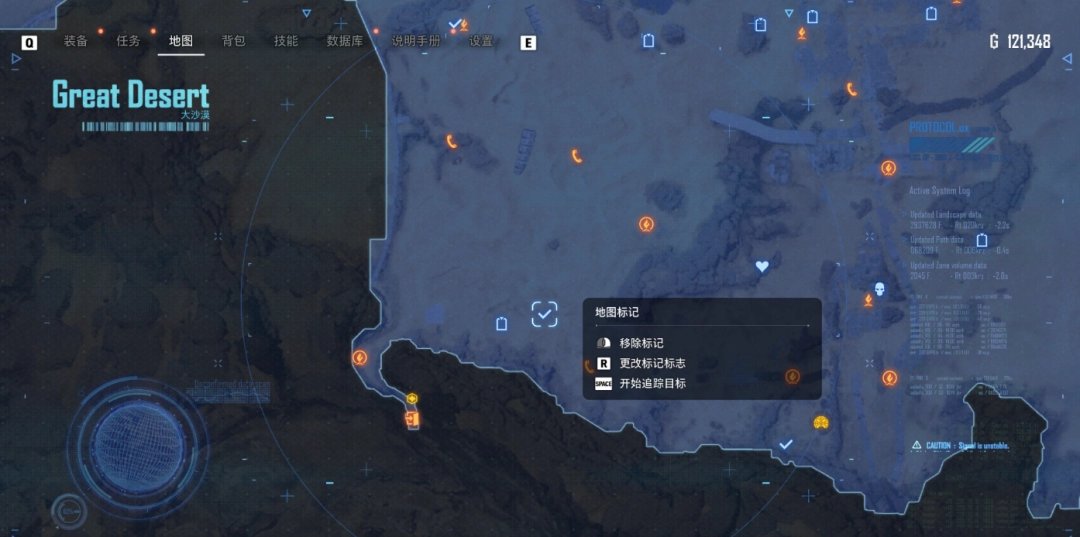Image resolution: width=1080 pixels, height=537 pixels.
Task: Open the 任务 tab
Action: 128,41
